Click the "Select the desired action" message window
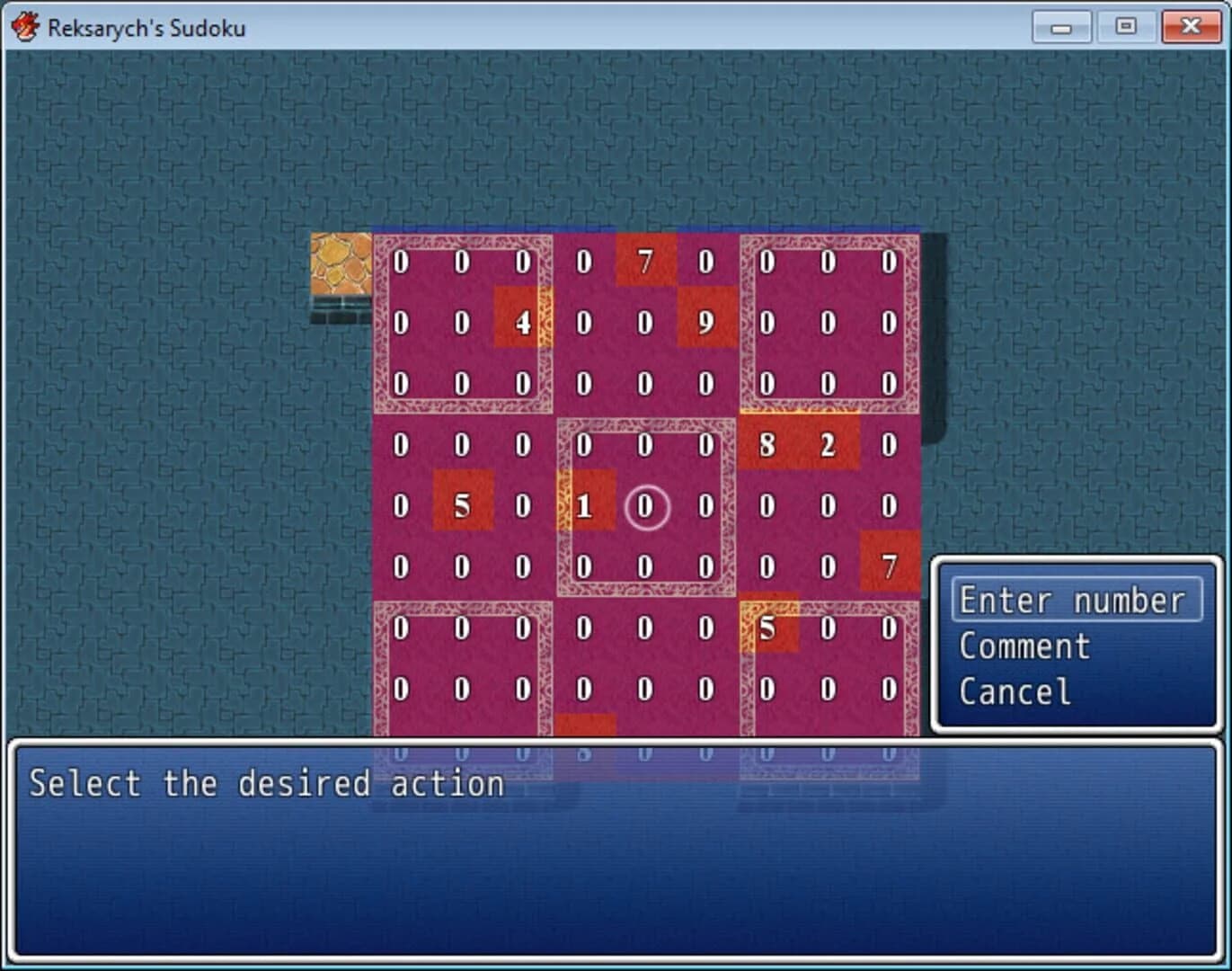The height and width of the screenshot is (971, 1232). tap(266, 784)
